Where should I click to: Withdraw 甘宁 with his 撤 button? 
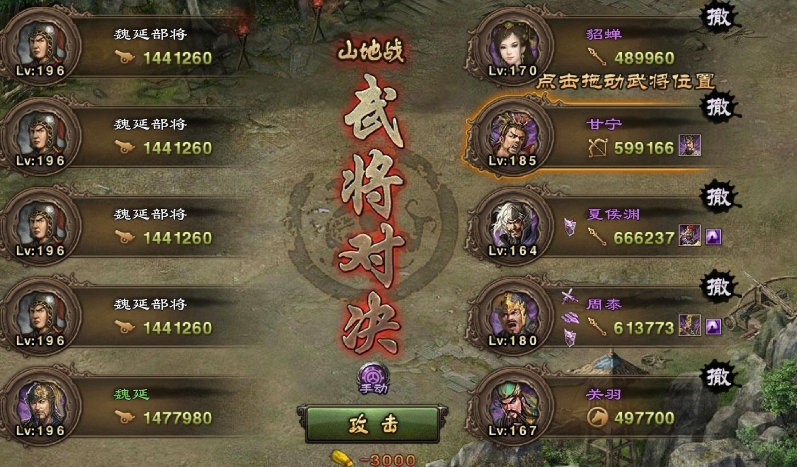(717, 107)
